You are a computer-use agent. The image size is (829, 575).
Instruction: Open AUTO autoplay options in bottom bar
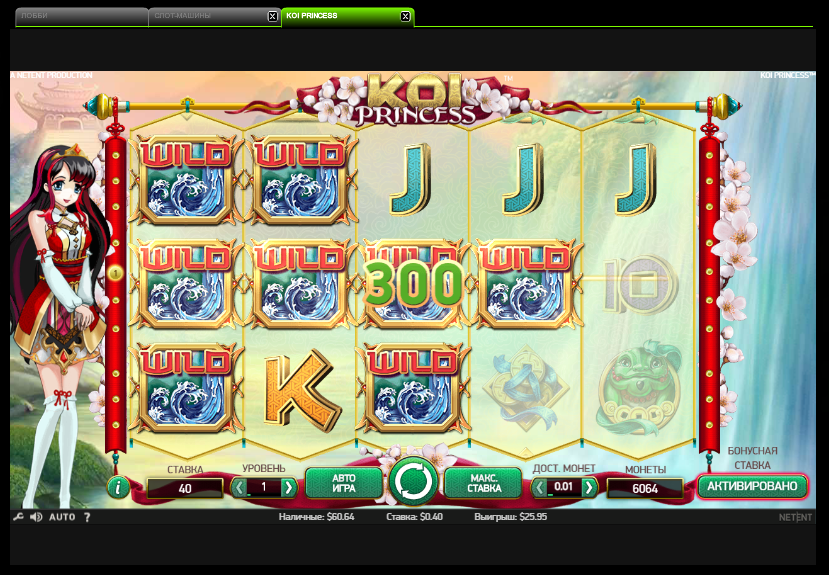62,517
